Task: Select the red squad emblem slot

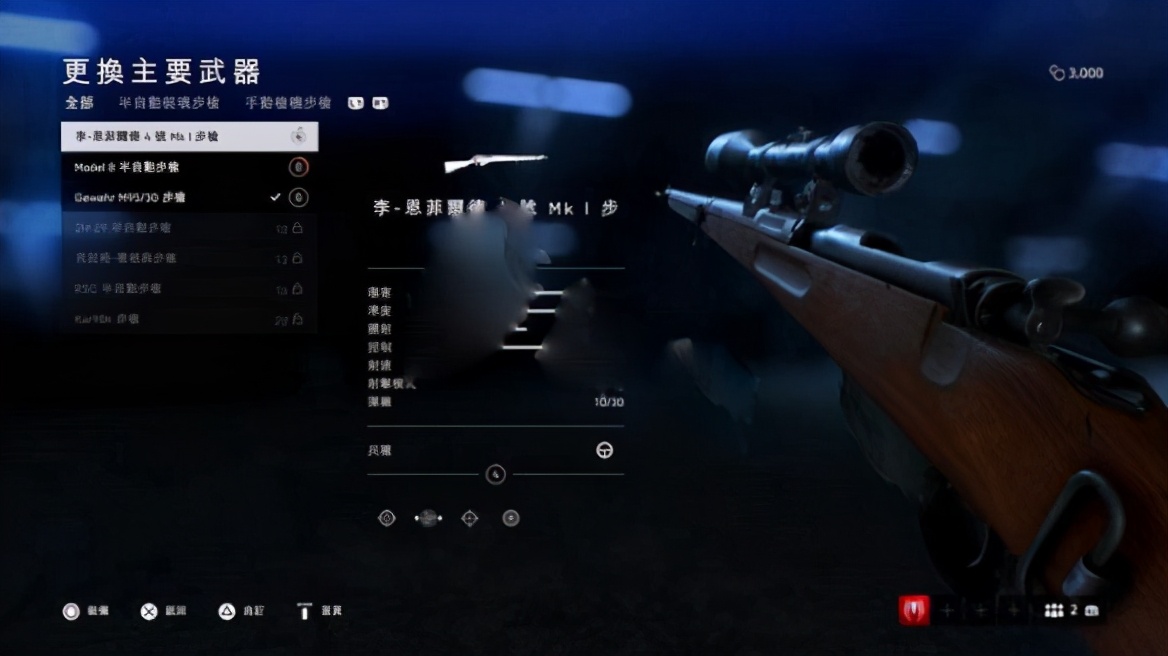Action: point(913,610)
